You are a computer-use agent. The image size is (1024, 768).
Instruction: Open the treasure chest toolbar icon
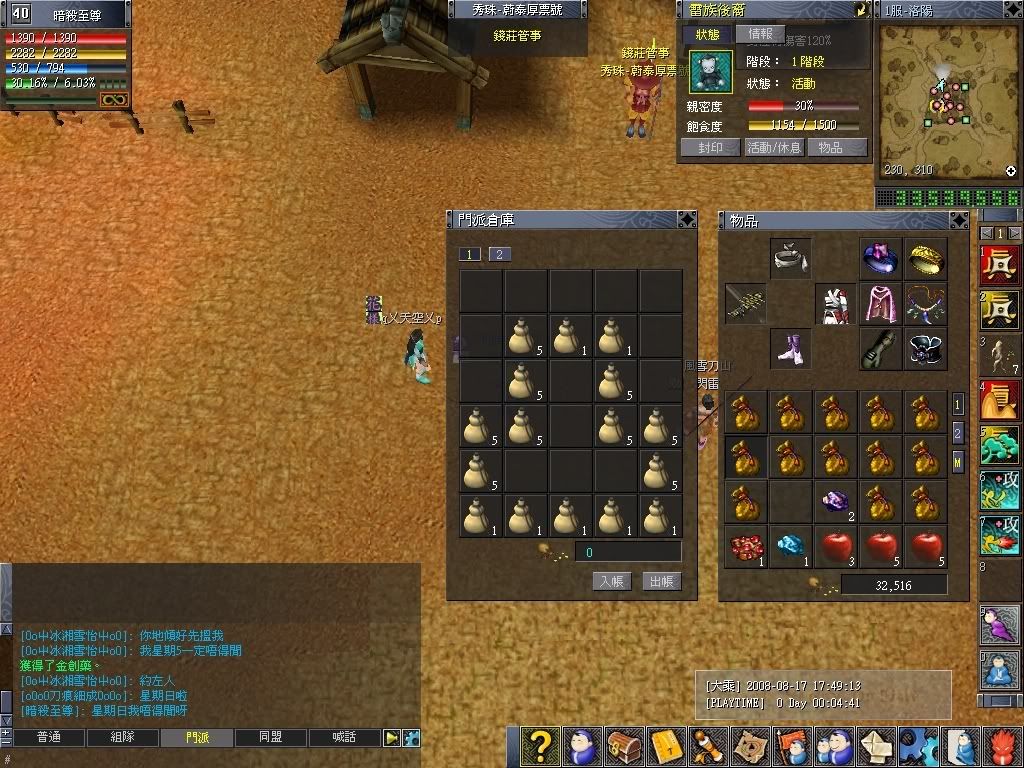[623, 746]
